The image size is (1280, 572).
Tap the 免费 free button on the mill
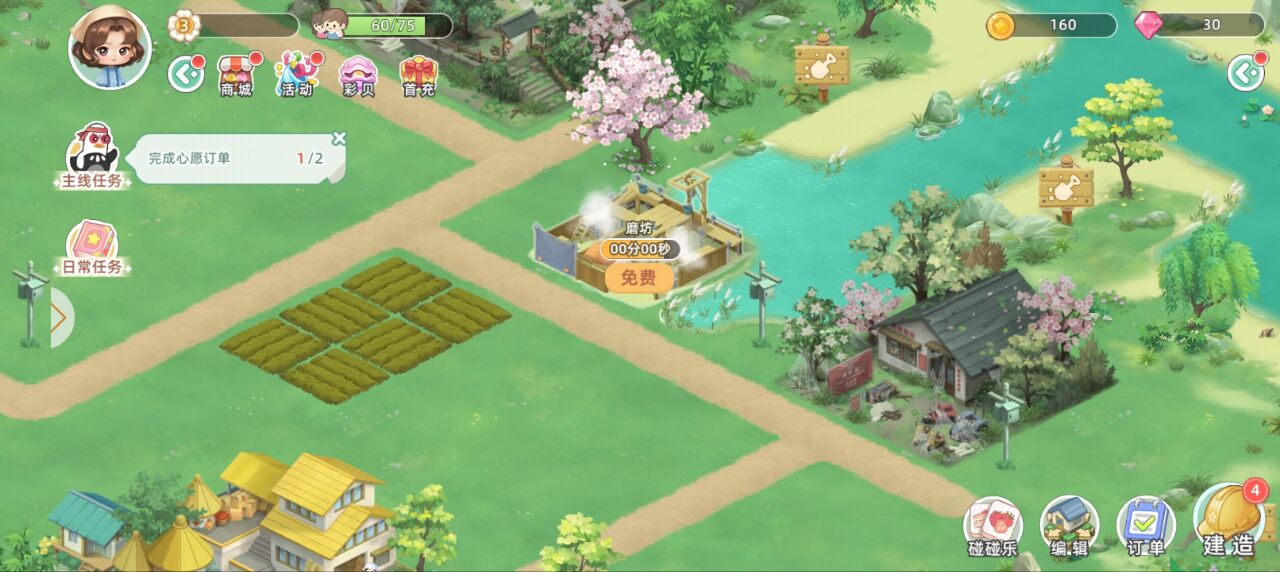point(639,277)
